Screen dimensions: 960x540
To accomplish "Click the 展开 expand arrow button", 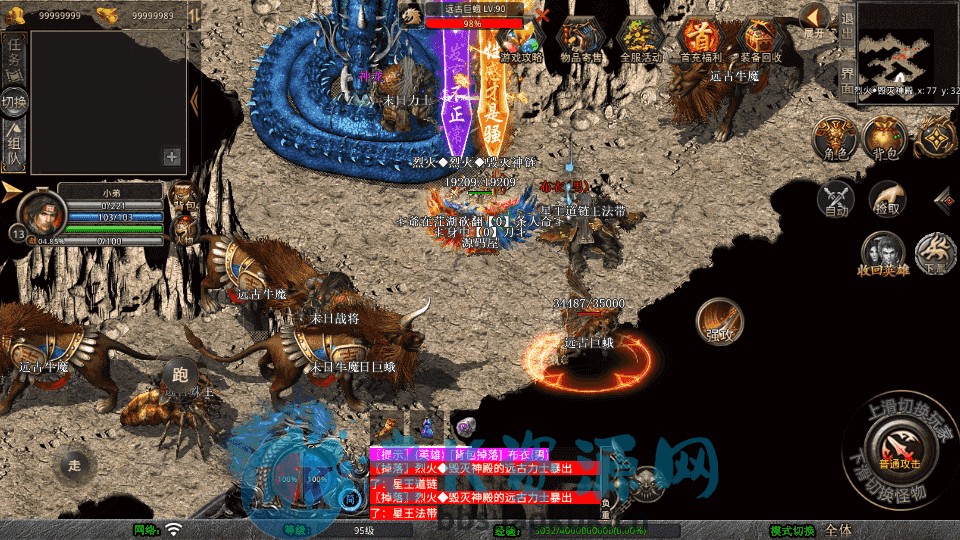I will pos(815,20).
